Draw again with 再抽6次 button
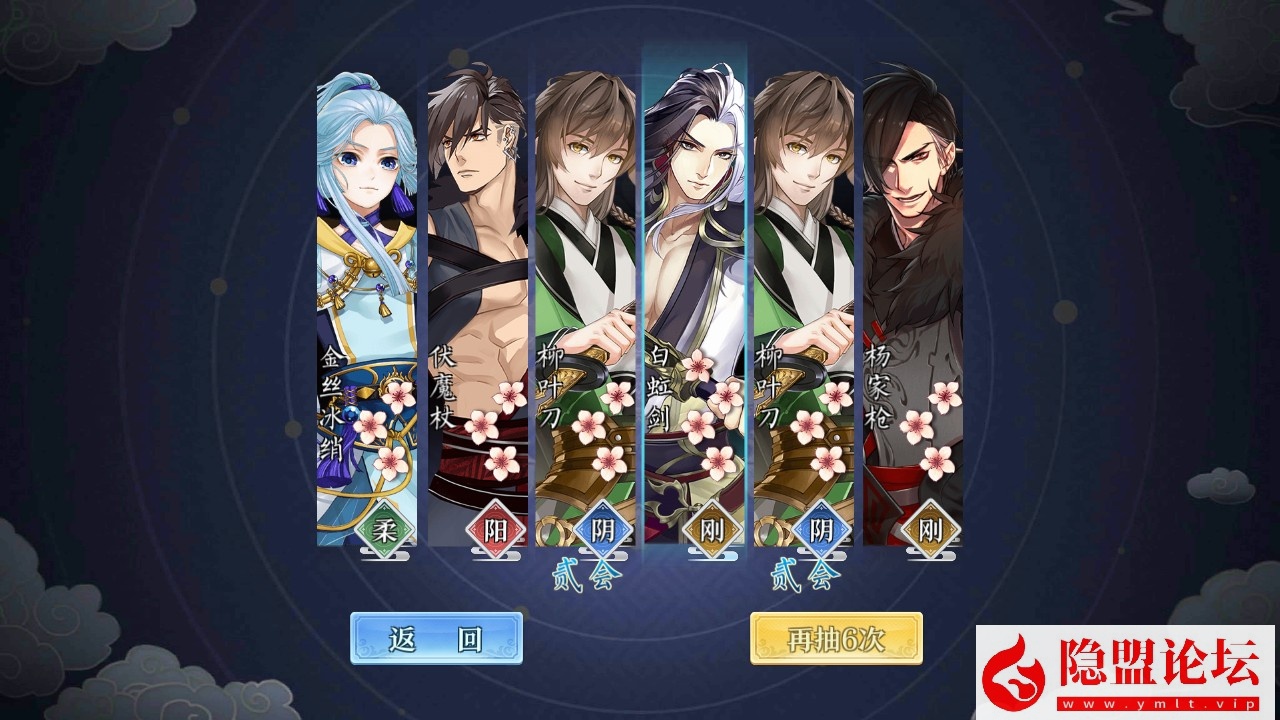 (836, 639)
